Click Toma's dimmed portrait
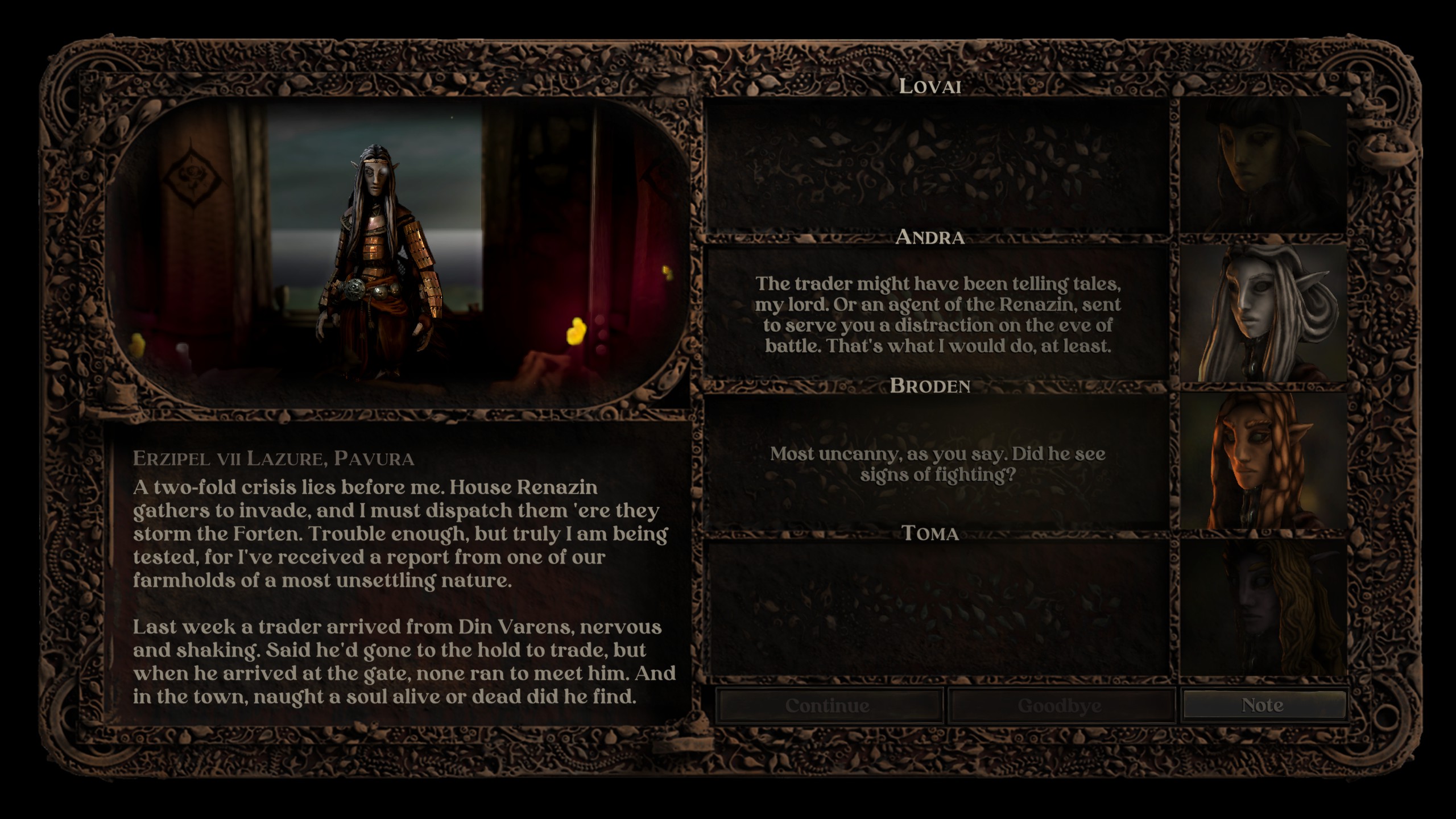Image resolution: width=1456 pixels, height=819 pixels. (x=1263, y=608)
